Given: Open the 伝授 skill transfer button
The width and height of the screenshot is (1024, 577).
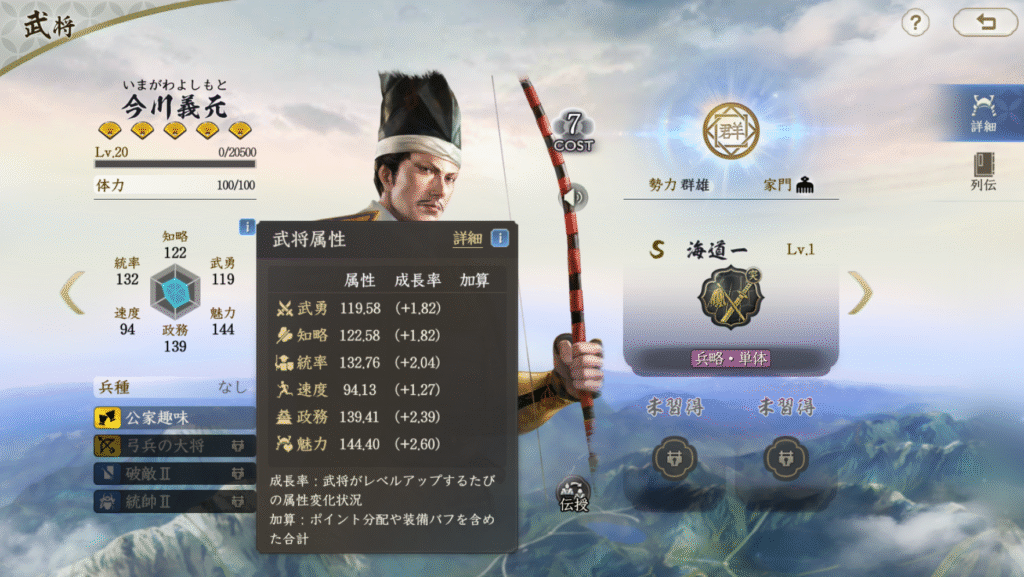Looking at the screenshot, I should pos(574,495).
